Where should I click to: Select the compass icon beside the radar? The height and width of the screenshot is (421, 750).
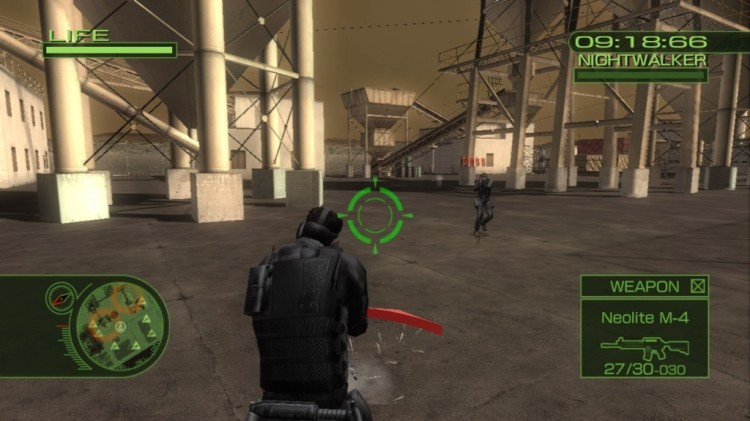pyautogui.click(x=60, y=296)
